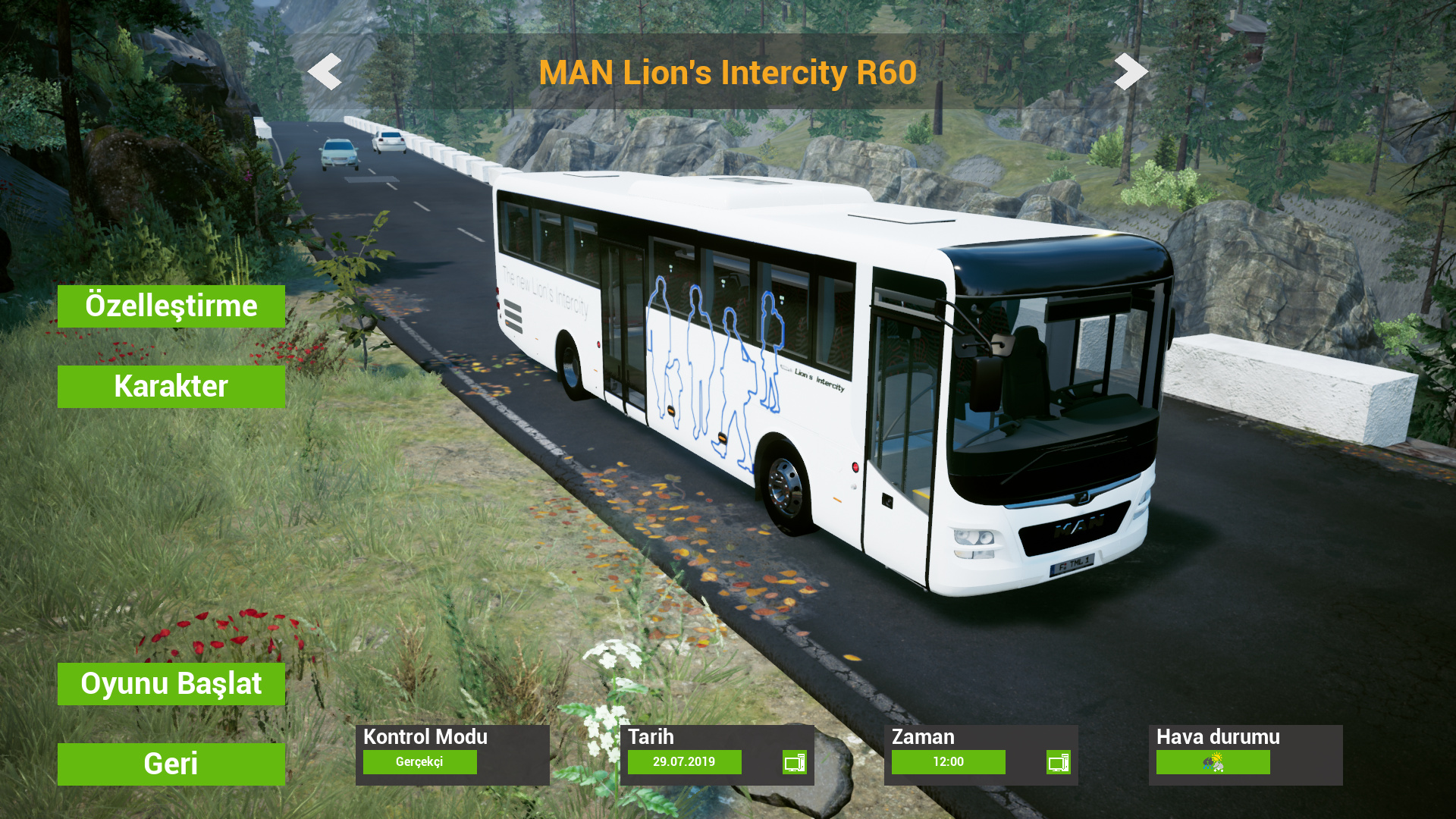Change the Hava durumu weather setting

(1213, 762)
